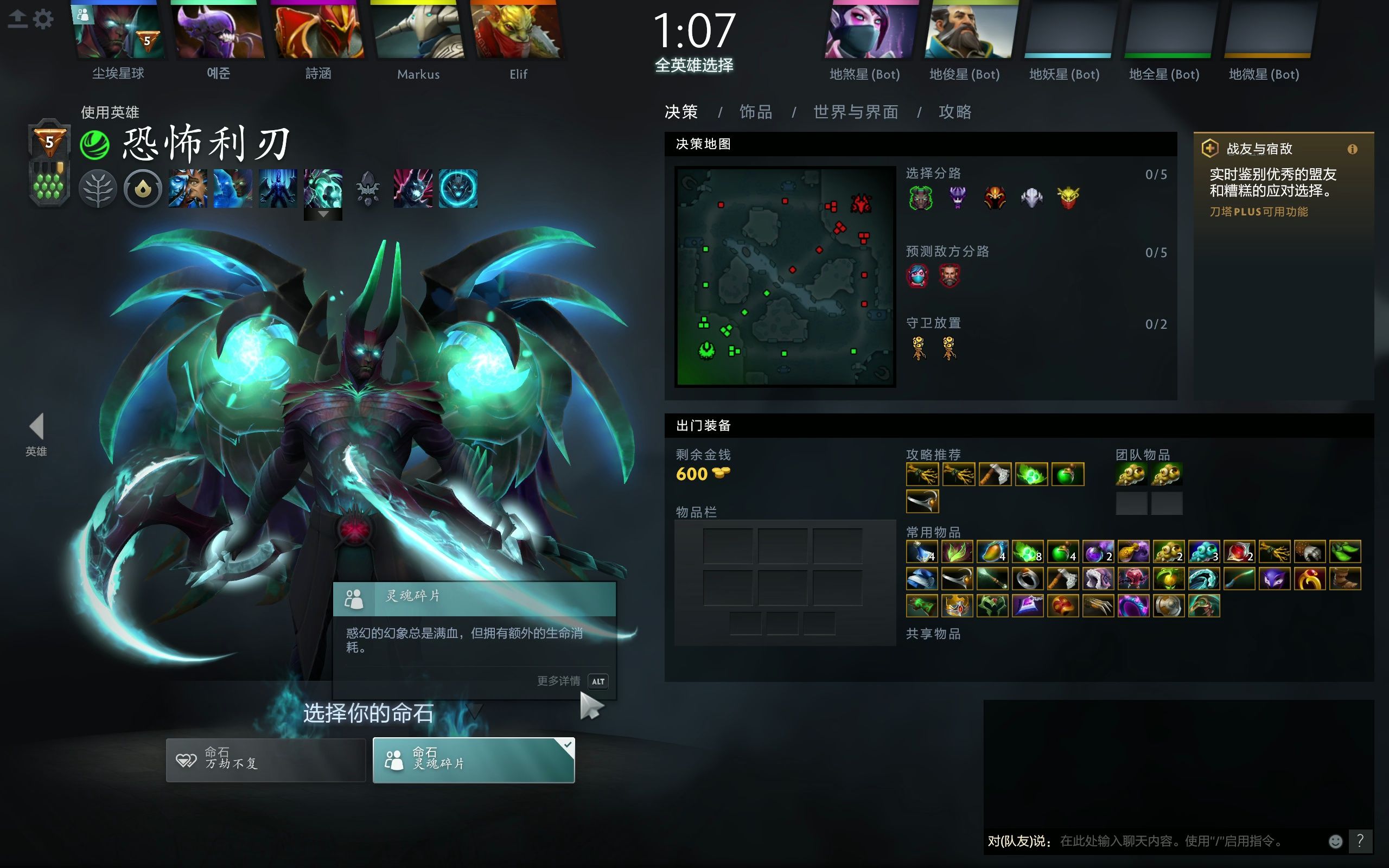Click the 更多详情 button in the tooltip
Viewport: 1389px width, 868px height.
(x=558, y=681)
